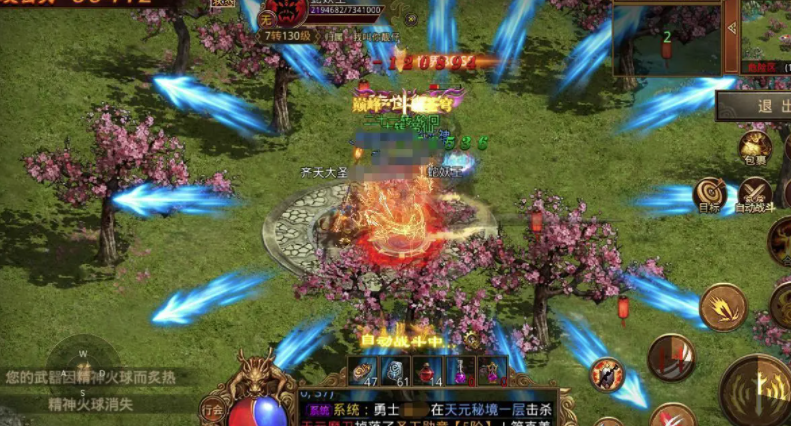Viewport: 791px width, 426px height.
Task: Activate the large sword attack skill
Action: tap(757, 388)
